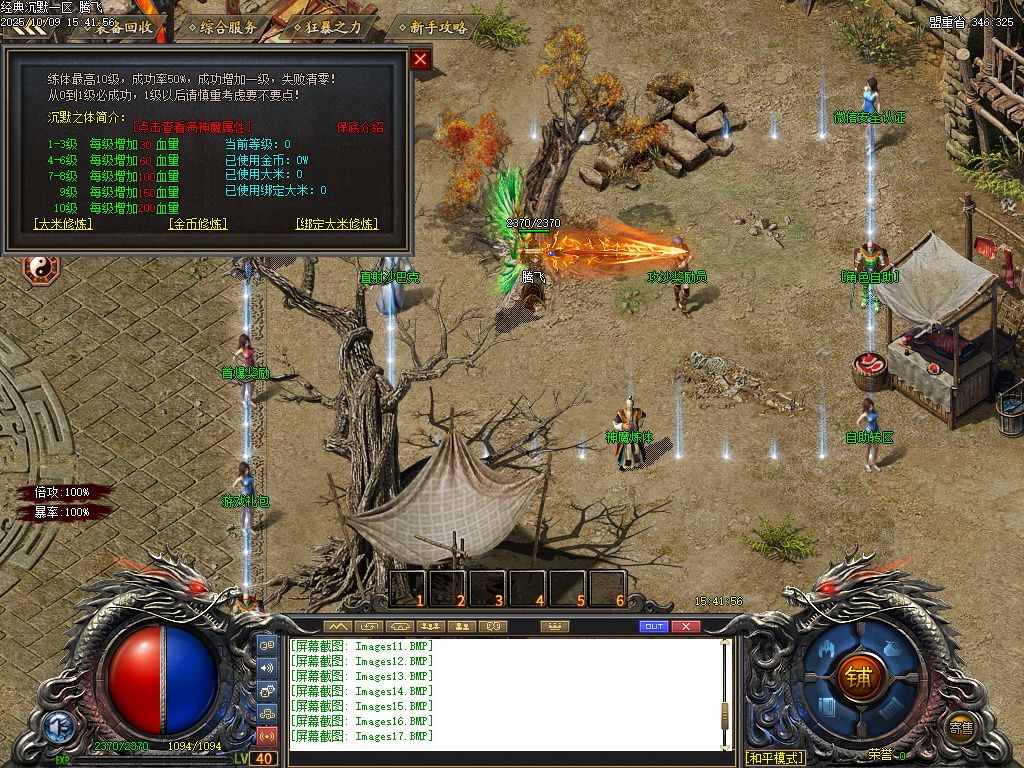Viewport: 1024px width, 768px height.
Task: Click the blue OUT button above chat
Action: [653, 627]
